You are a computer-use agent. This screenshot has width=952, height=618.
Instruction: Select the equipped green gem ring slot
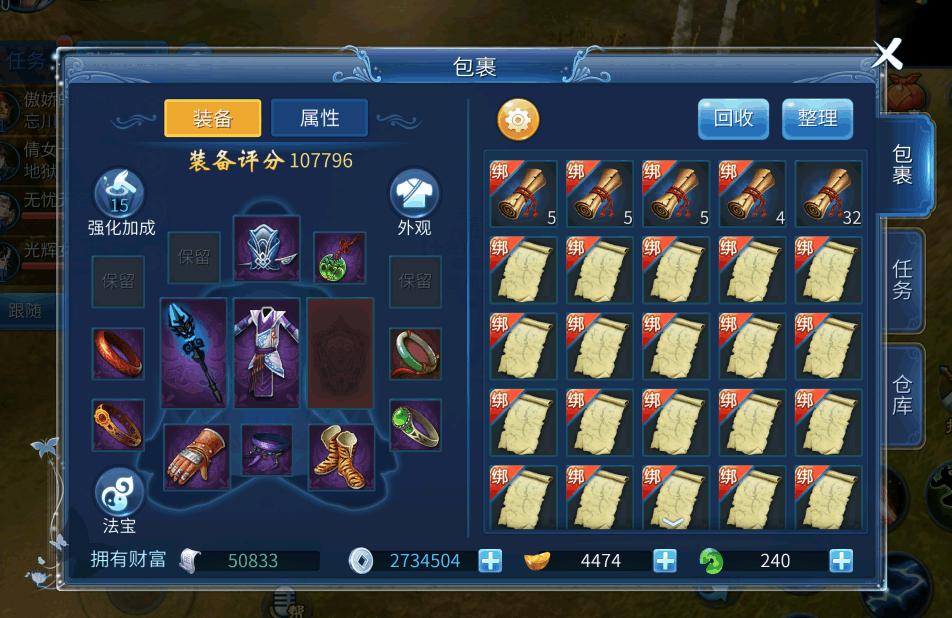coord(415,424)
